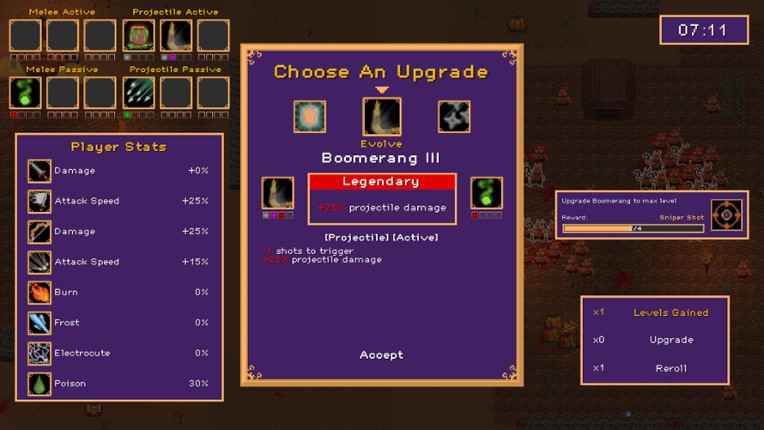
Task: Choose the grey shuriken upgrade option
Action: (x=454, y=117)
